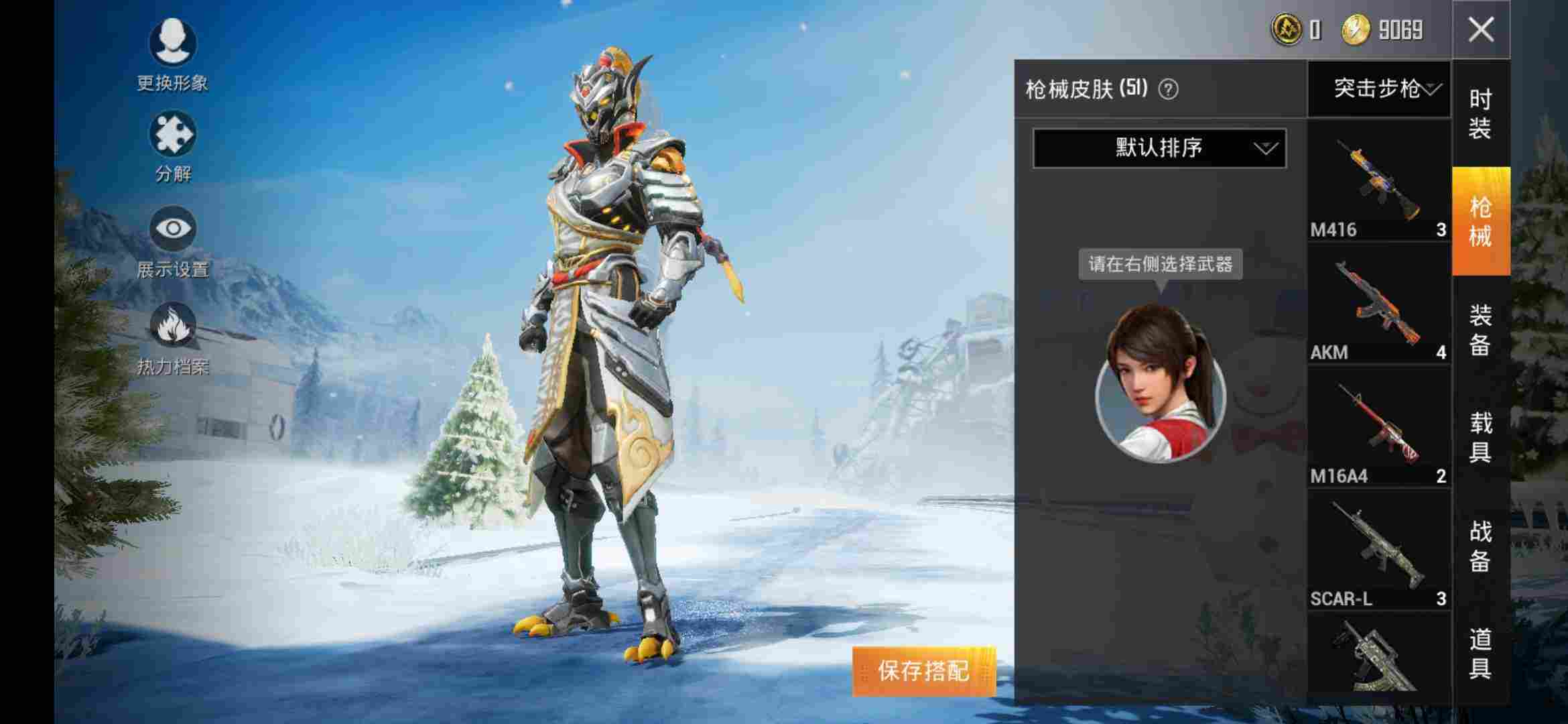1568x724 pixels.
Task: Close the wardrobe with the X button
Action: [x=1481, y=29]
